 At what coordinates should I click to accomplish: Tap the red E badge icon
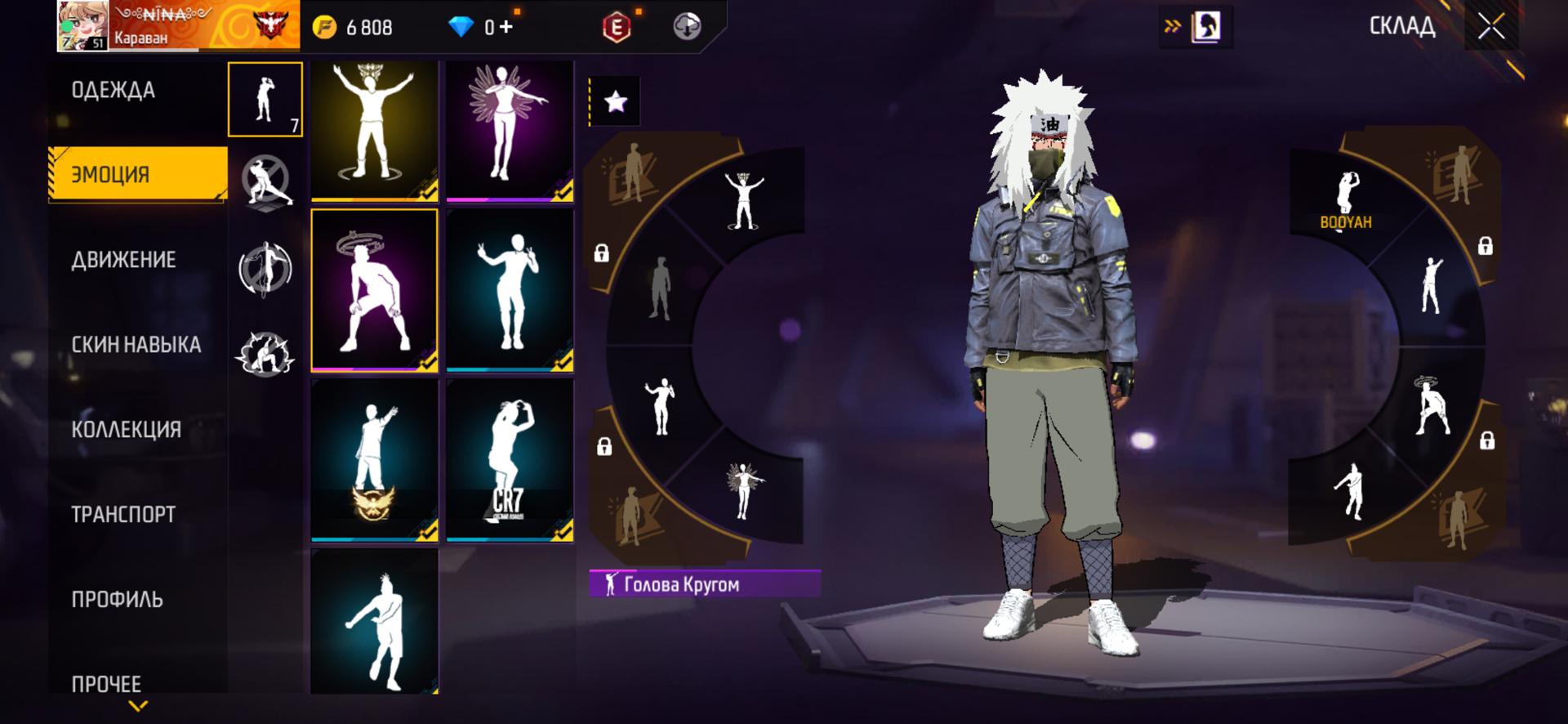tap(617, 27)
